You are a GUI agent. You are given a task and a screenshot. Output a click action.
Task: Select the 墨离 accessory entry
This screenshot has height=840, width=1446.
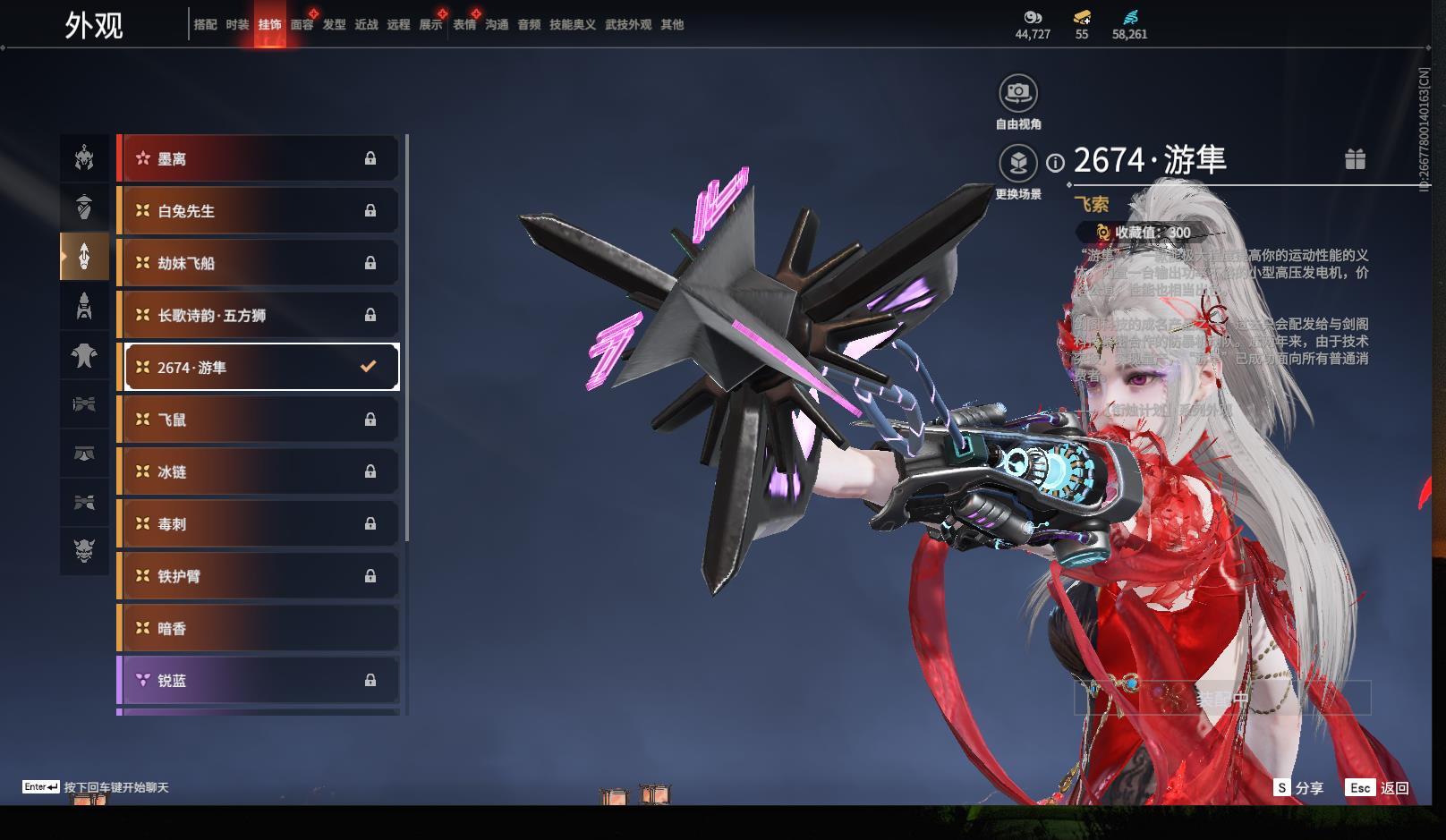[258, 158]
